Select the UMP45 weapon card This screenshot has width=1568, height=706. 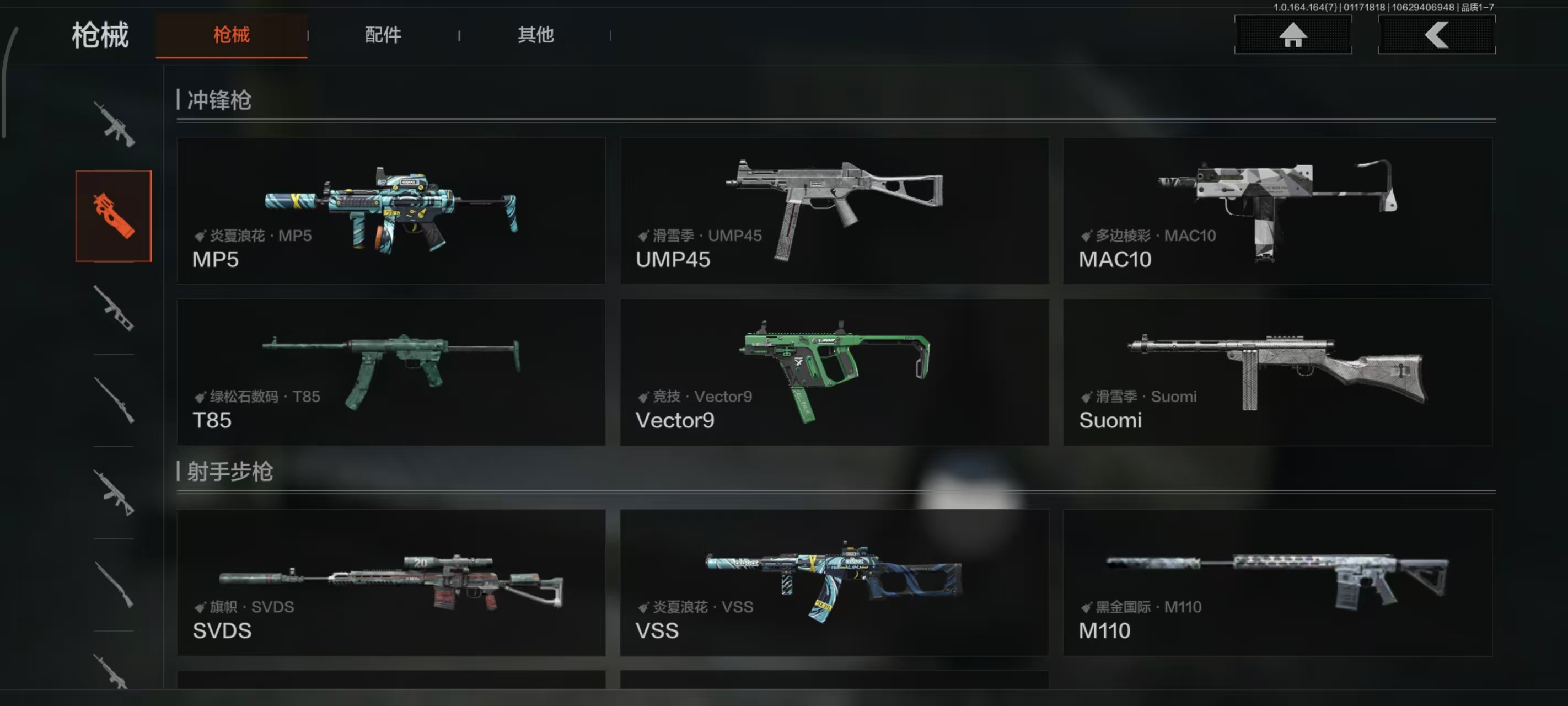834,211
